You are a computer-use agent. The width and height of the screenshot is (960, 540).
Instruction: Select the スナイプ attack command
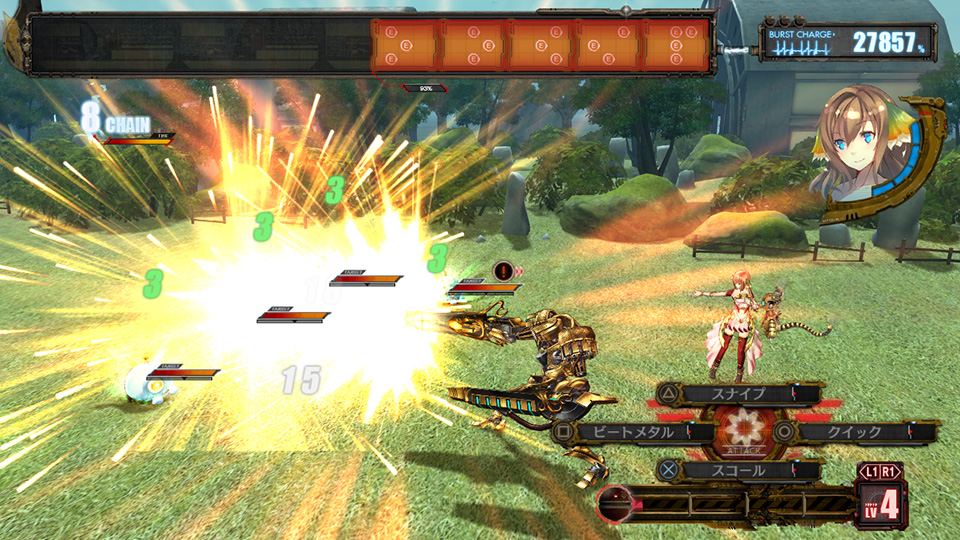coord(740,394)
